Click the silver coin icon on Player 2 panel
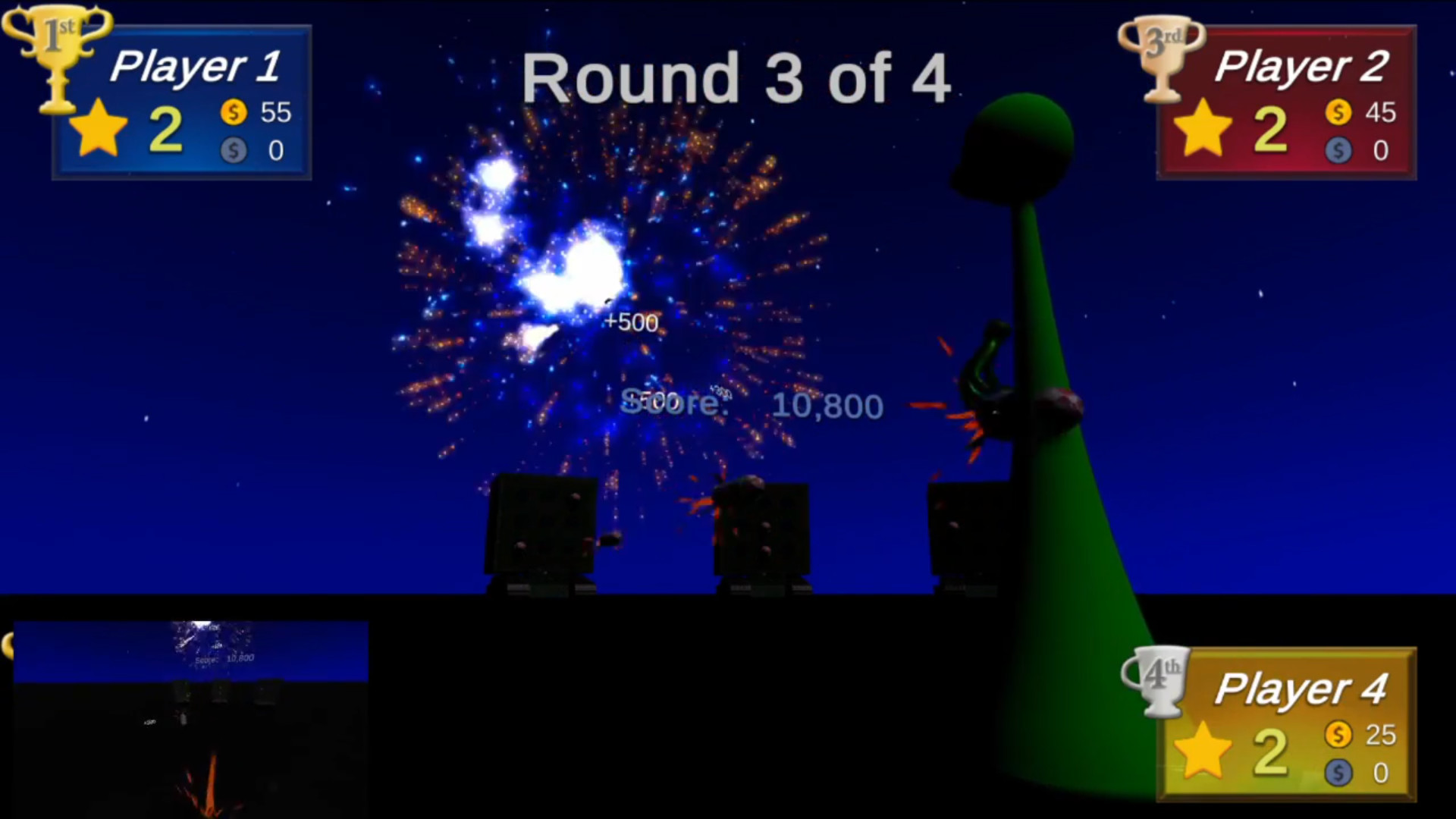 [1339, 150]
